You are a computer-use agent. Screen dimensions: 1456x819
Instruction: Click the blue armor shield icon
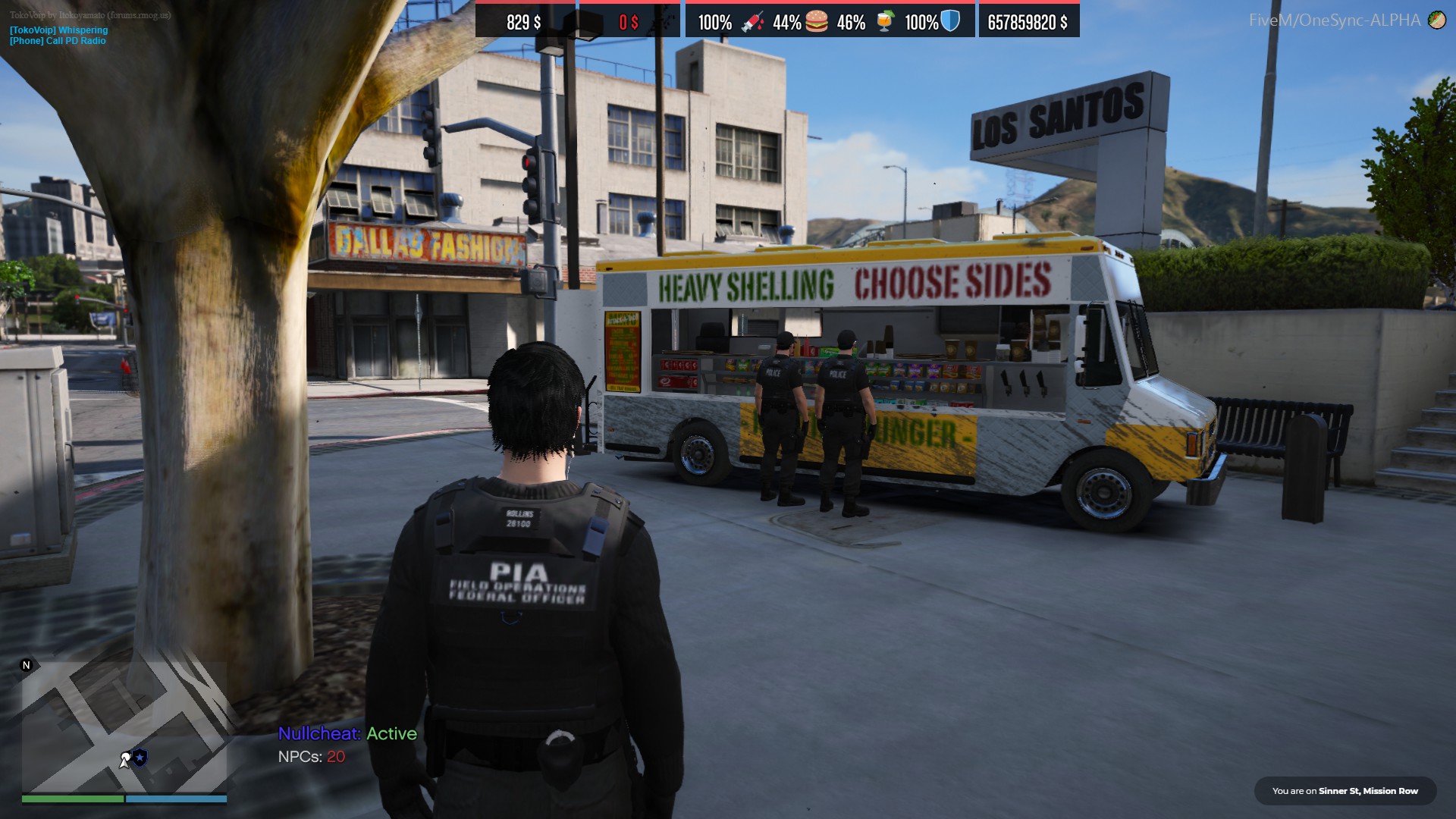click(950, 21)
